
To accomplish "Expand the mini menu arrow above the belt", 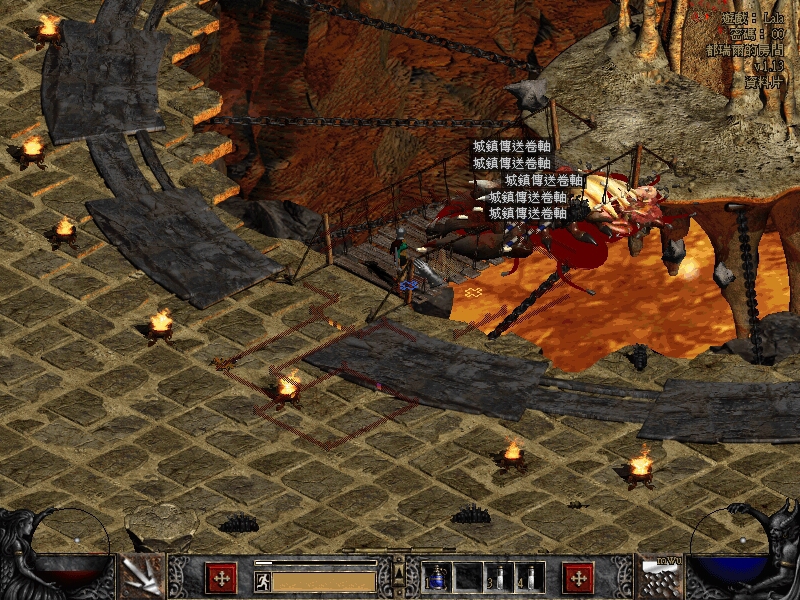I will point(400,572).
